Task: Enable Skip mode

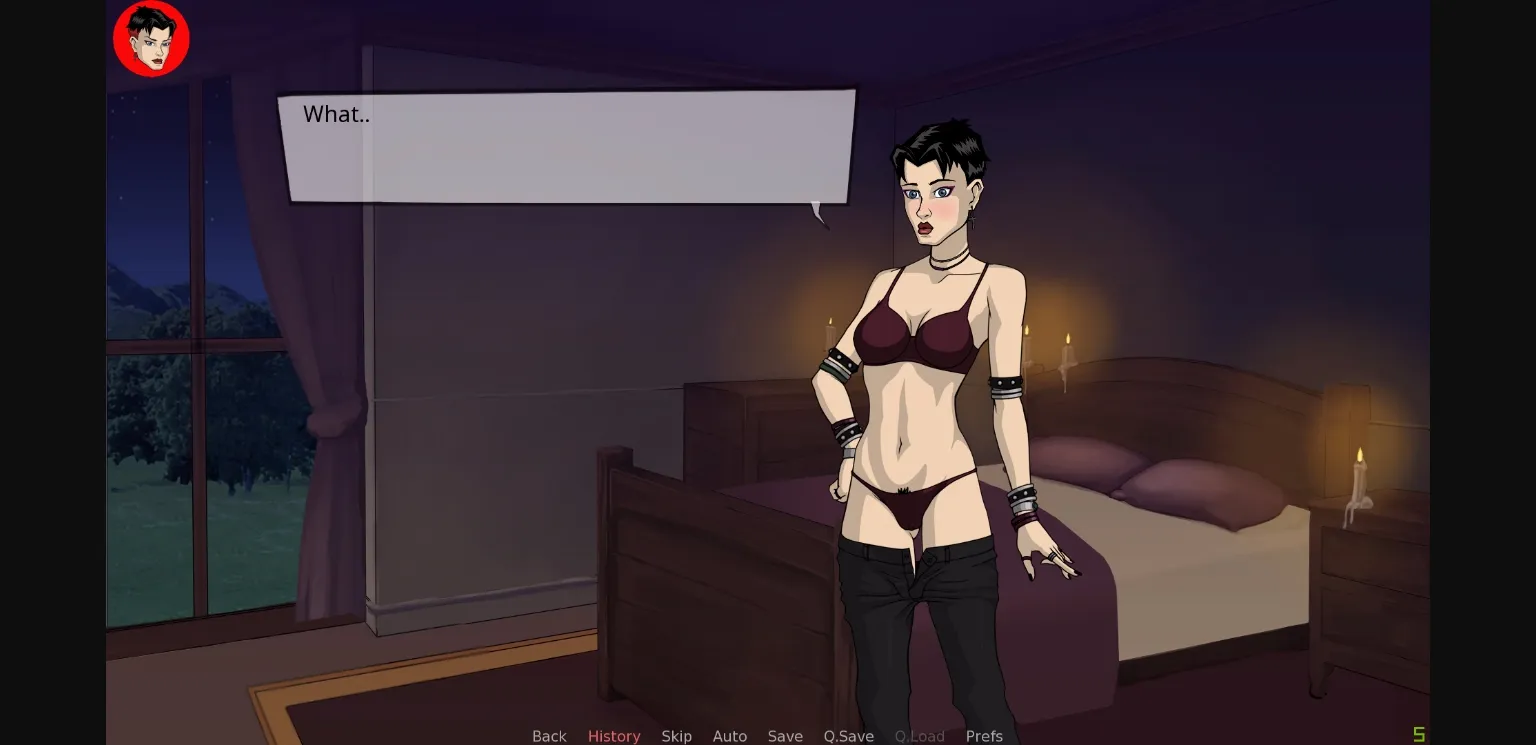Action: coord(676,736)
